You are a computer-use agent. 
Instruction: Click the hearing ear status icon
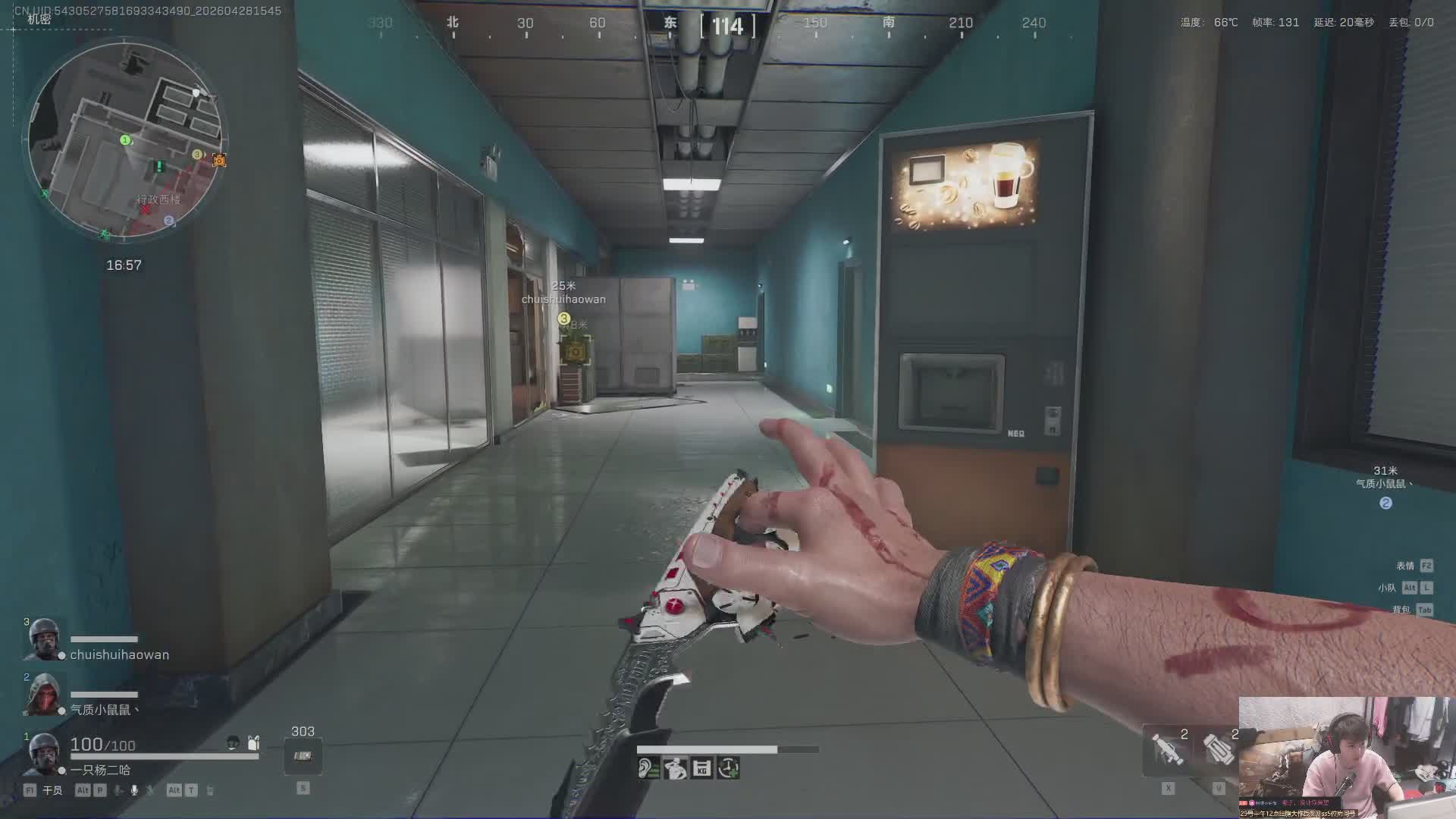pyautogui.click(x=648, y=769)
